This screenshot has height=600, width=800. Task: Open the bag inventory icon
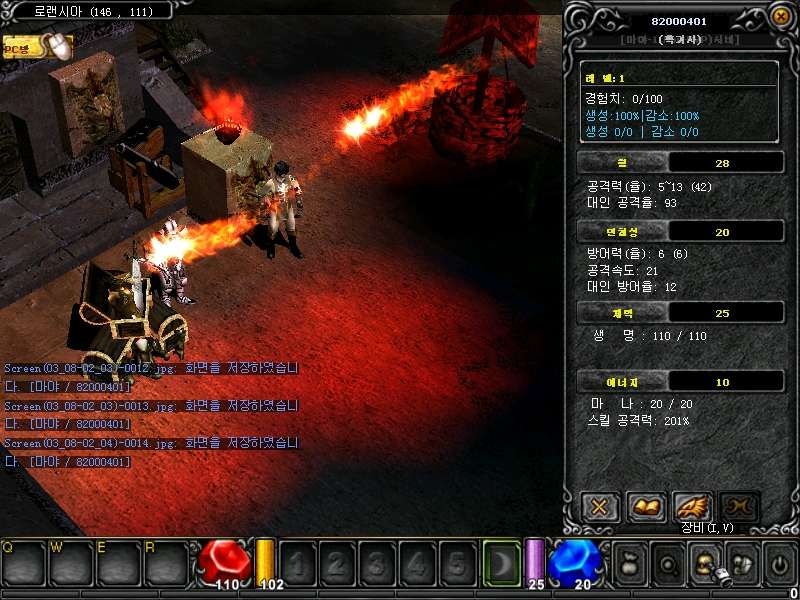pos(630,564)
